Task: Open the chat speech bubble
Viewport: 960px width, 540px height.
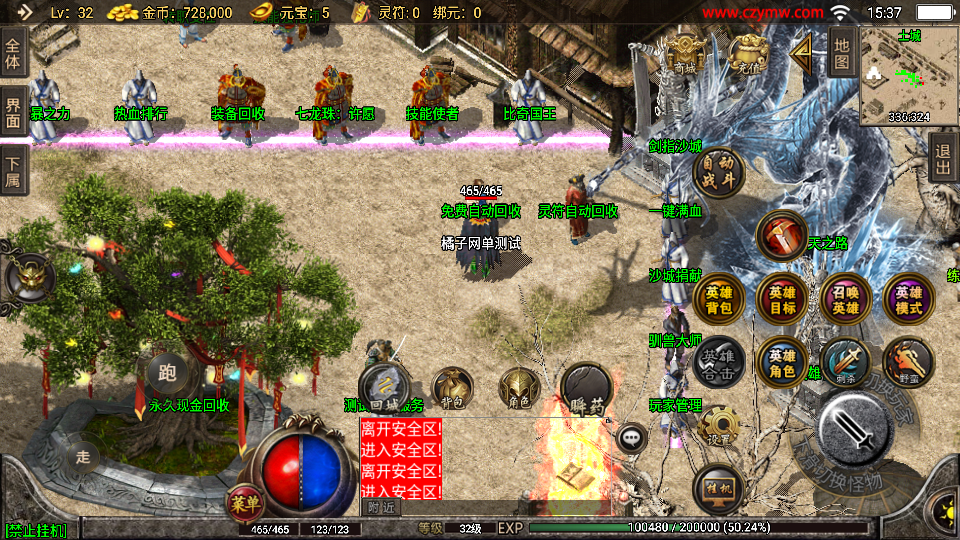Action: coord(632,437)
